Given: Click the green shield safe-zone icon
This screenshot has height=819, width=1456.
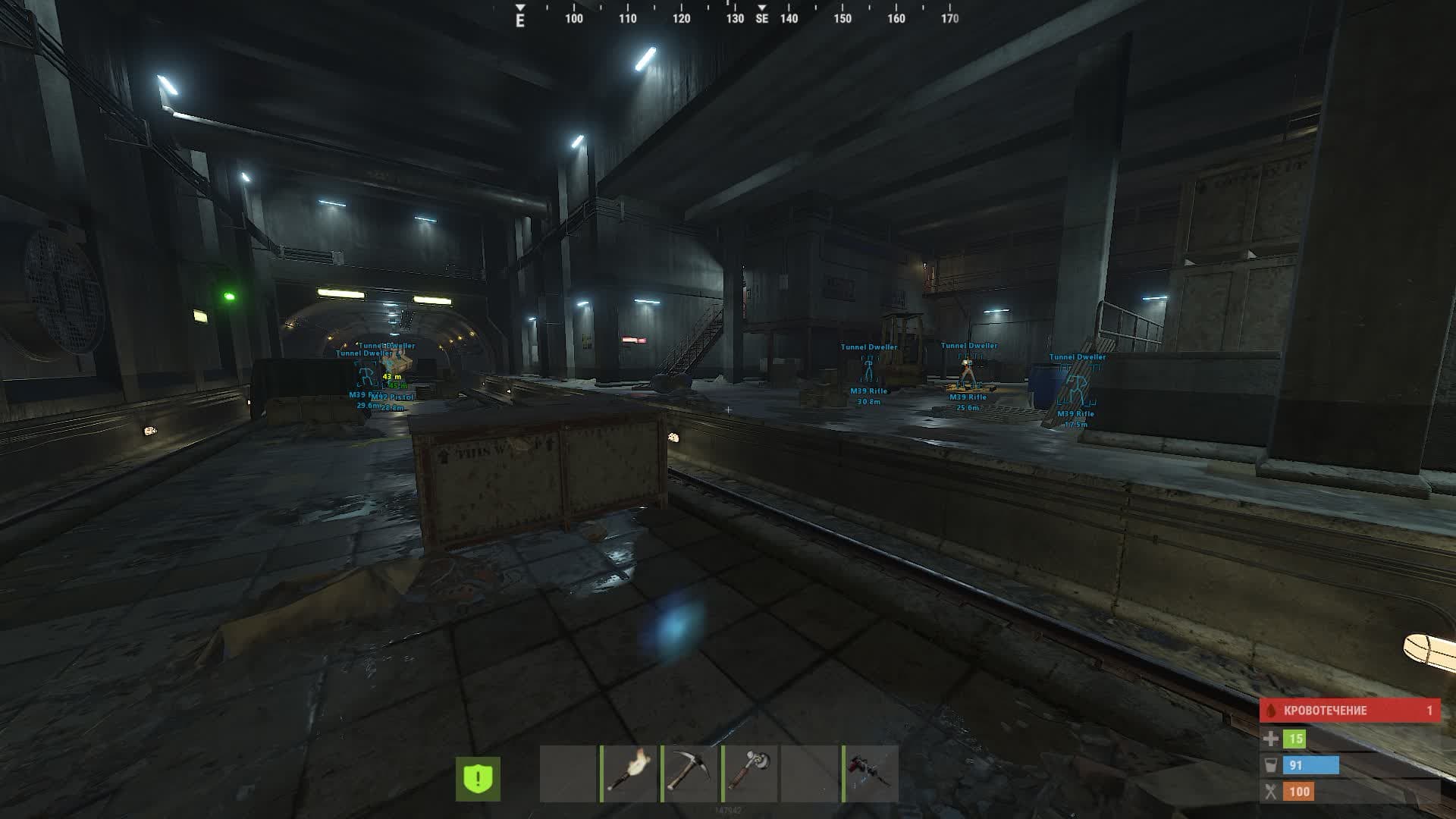Looking at the screenshot, I should click(x=478, y=778).
